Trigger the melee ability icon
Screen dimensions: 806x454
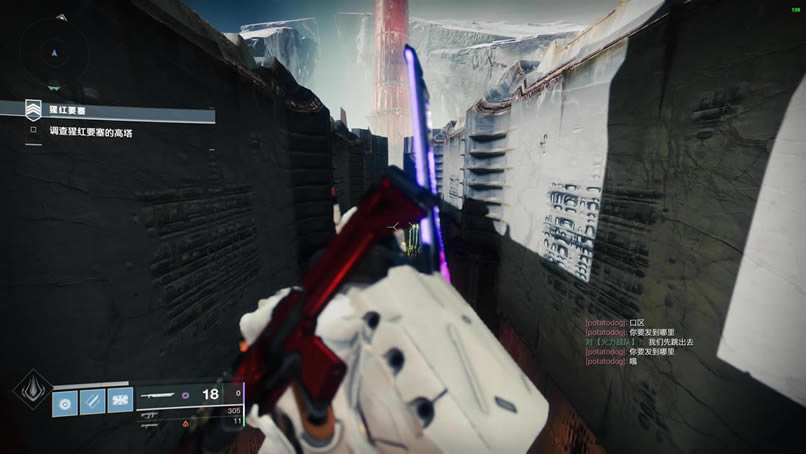93,402
